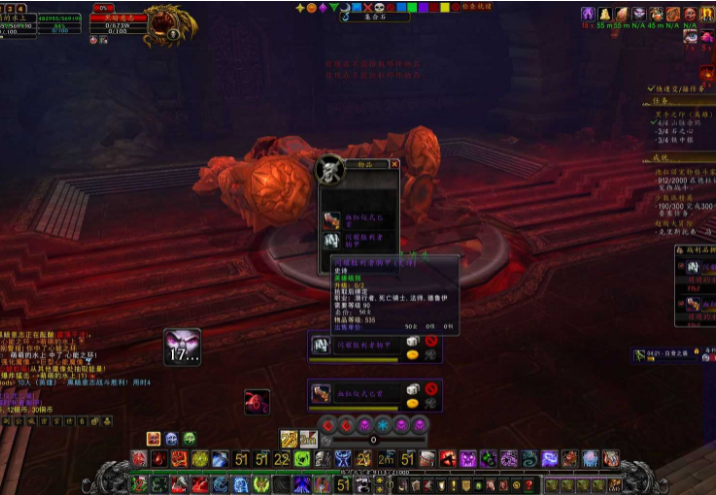Click the red demon icon above the action bar
The height and width of the screenshot is (495, 716).
(x=257, y=402)
